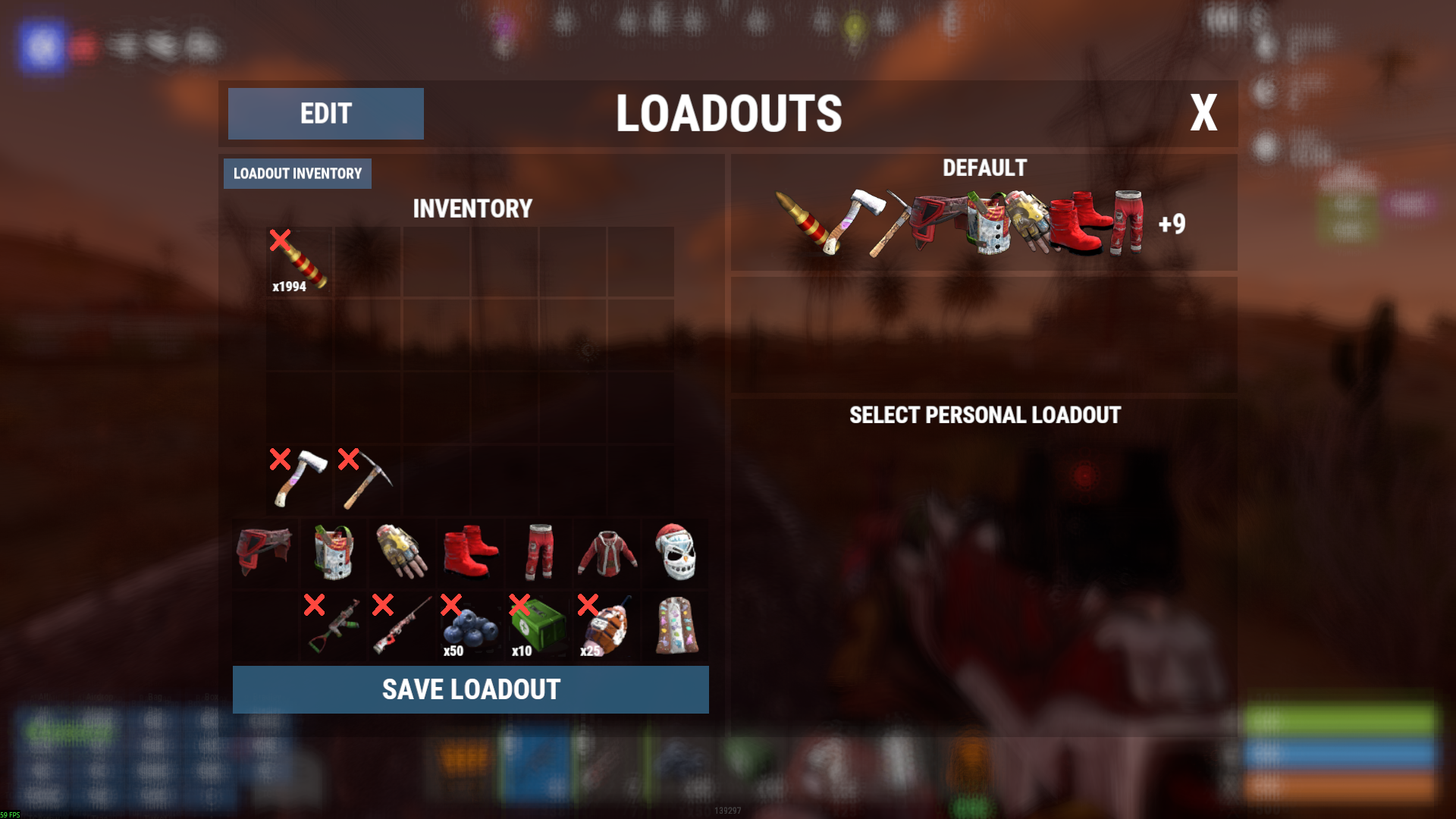1456x819 pixels.
Task: Click the EDIT button
Action: (x=325, y=114)
